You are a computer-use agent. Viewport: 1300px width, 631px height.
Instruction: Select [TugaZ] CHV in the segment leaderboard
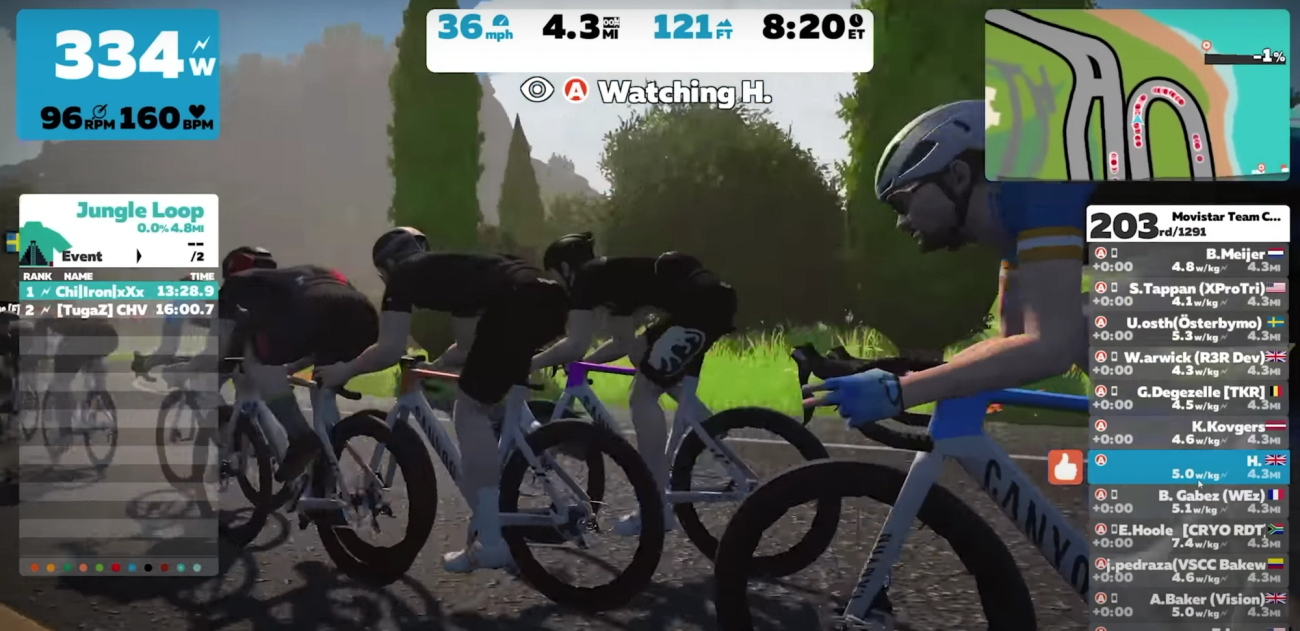click(x=119, y=310)
